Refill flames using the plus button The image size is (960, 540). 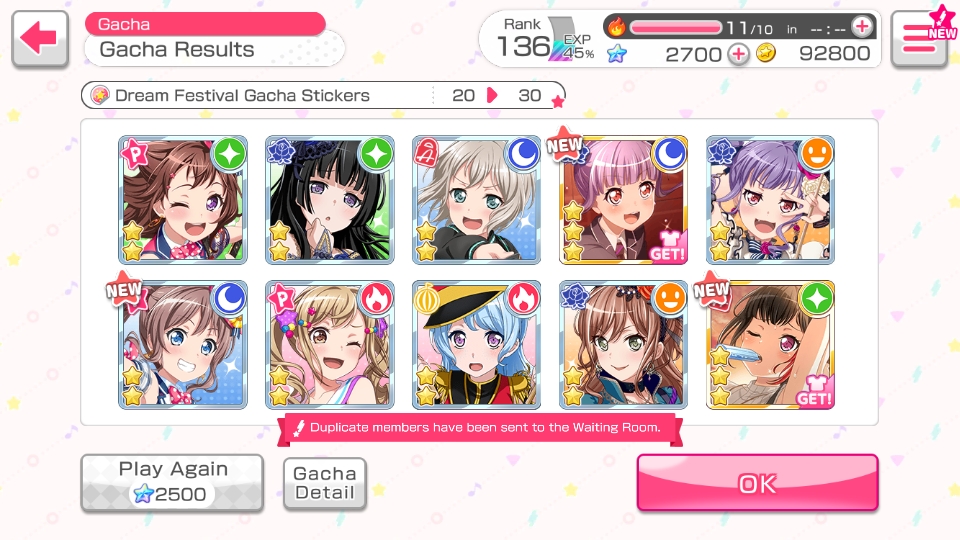pos(861,27)
